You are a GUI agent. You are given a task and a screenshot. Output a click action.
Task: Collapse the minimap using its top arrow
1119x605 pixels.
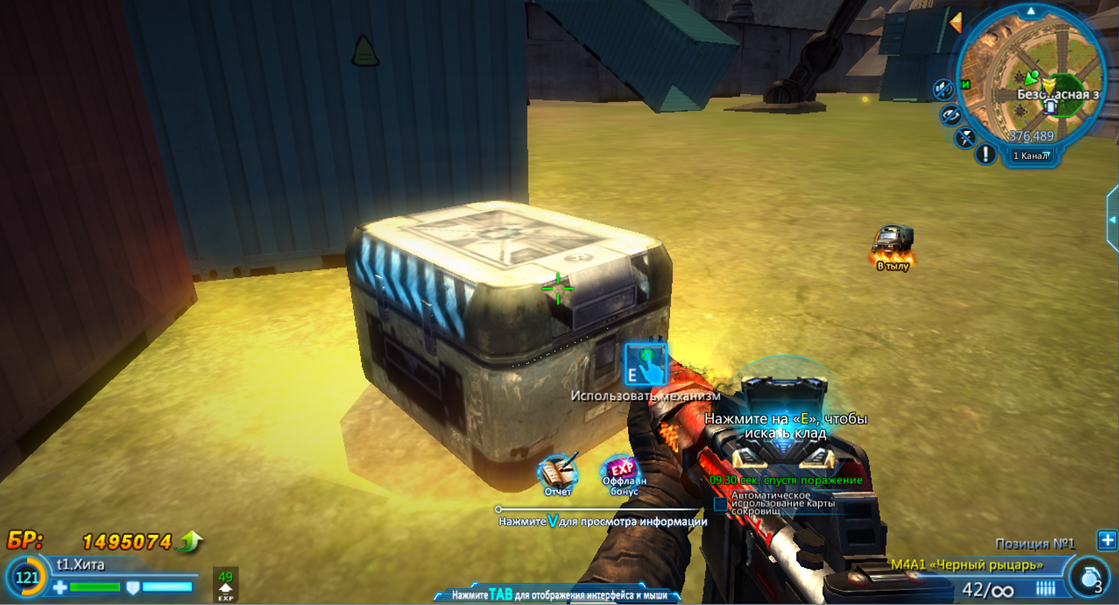pos(1031,11)
